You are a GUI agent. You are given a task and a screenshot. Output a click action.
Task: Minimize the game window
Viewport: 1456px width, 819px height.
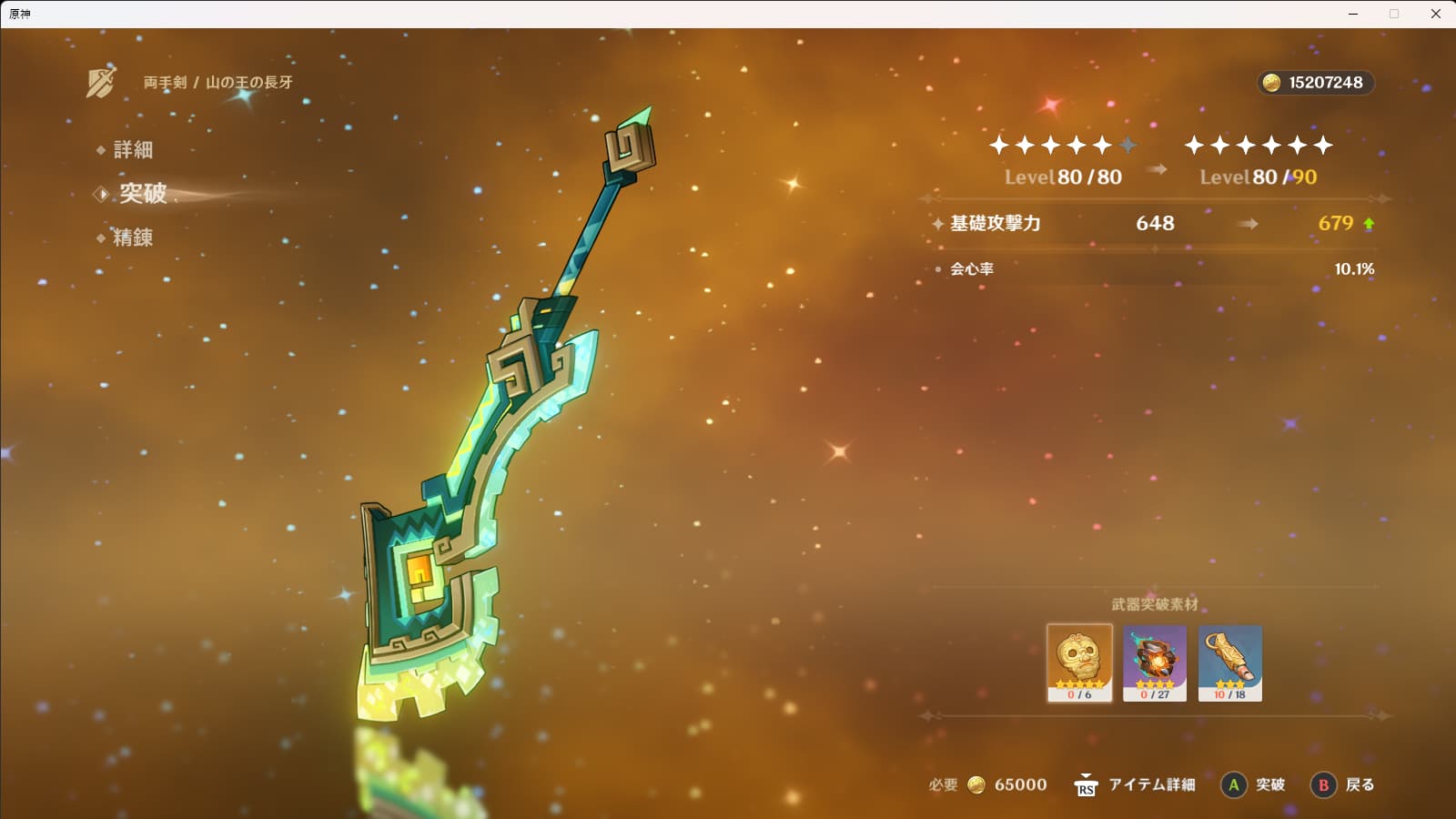point(1353,14)
